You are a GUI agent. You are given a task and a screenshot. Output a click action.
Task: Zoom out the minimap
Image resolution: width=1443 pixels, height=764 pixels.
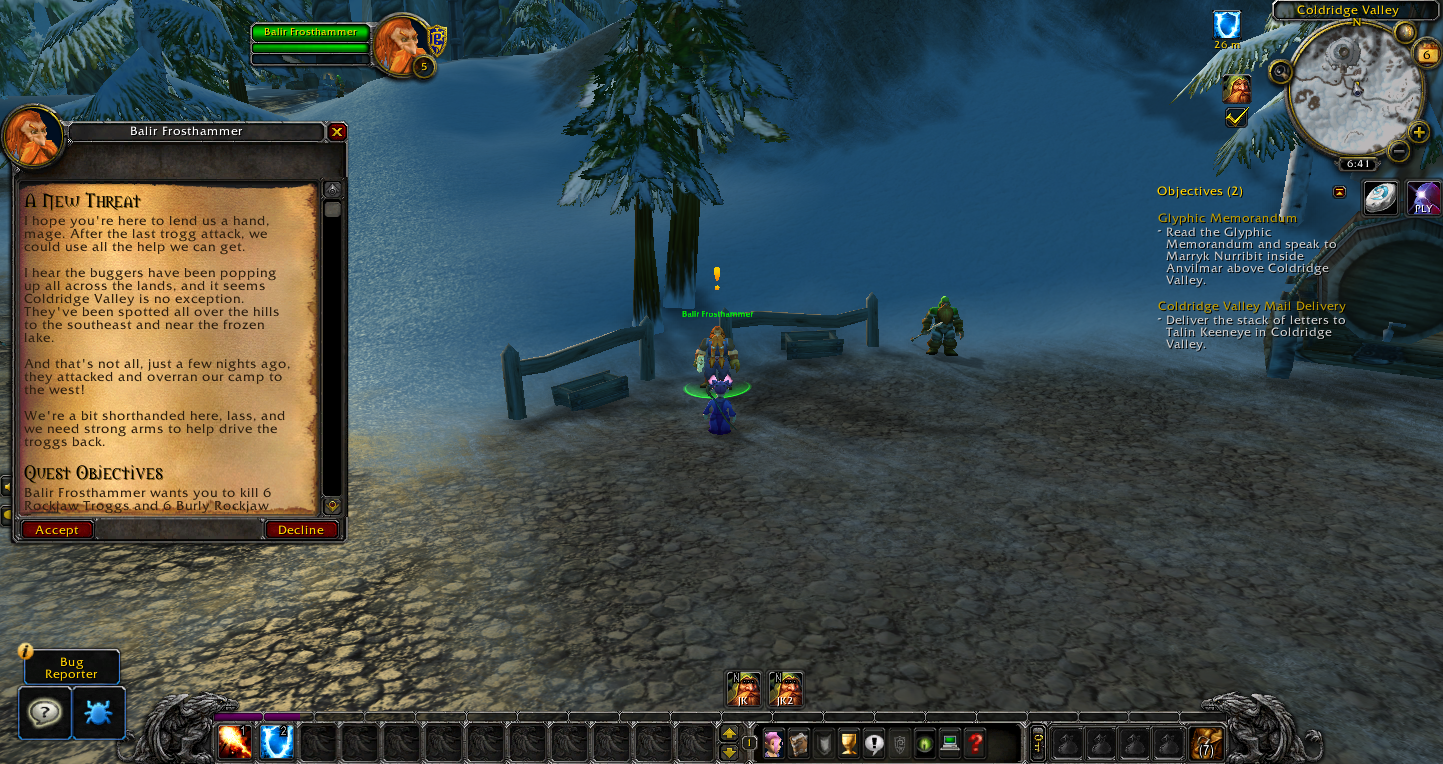1399,152
